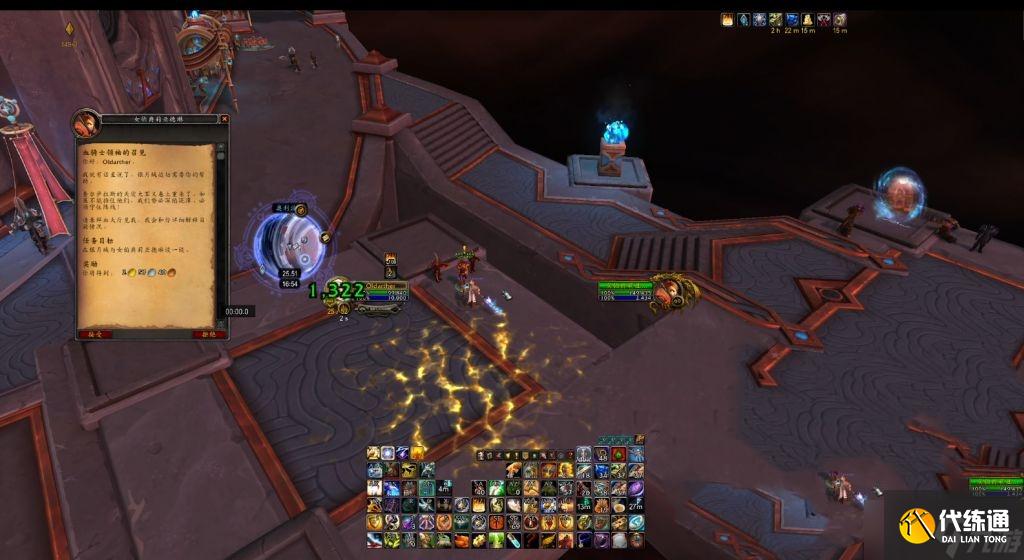Viewport: 1024px width, 560px height.
Task: Select the flame buff icon in the buff row
Action: (727, 19)
